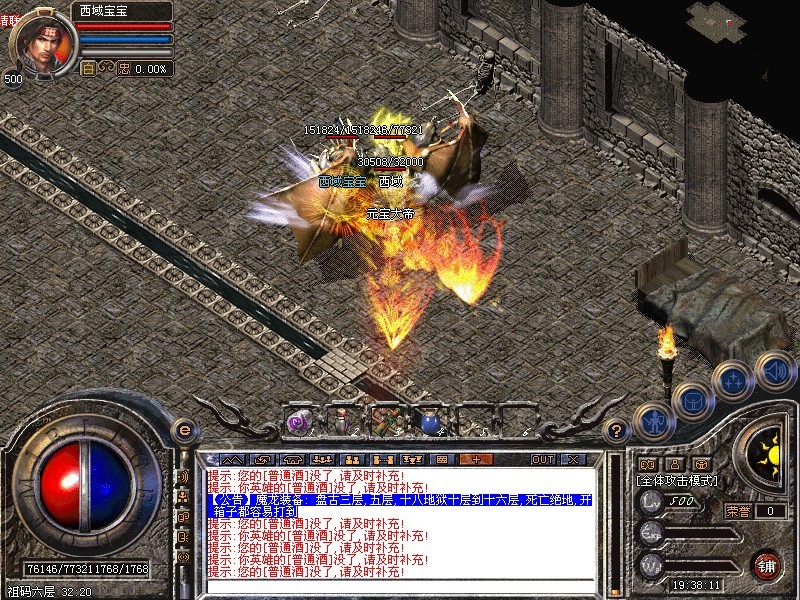Toggle sound with the speaker button
800x600 pixels.
point(774,368)
